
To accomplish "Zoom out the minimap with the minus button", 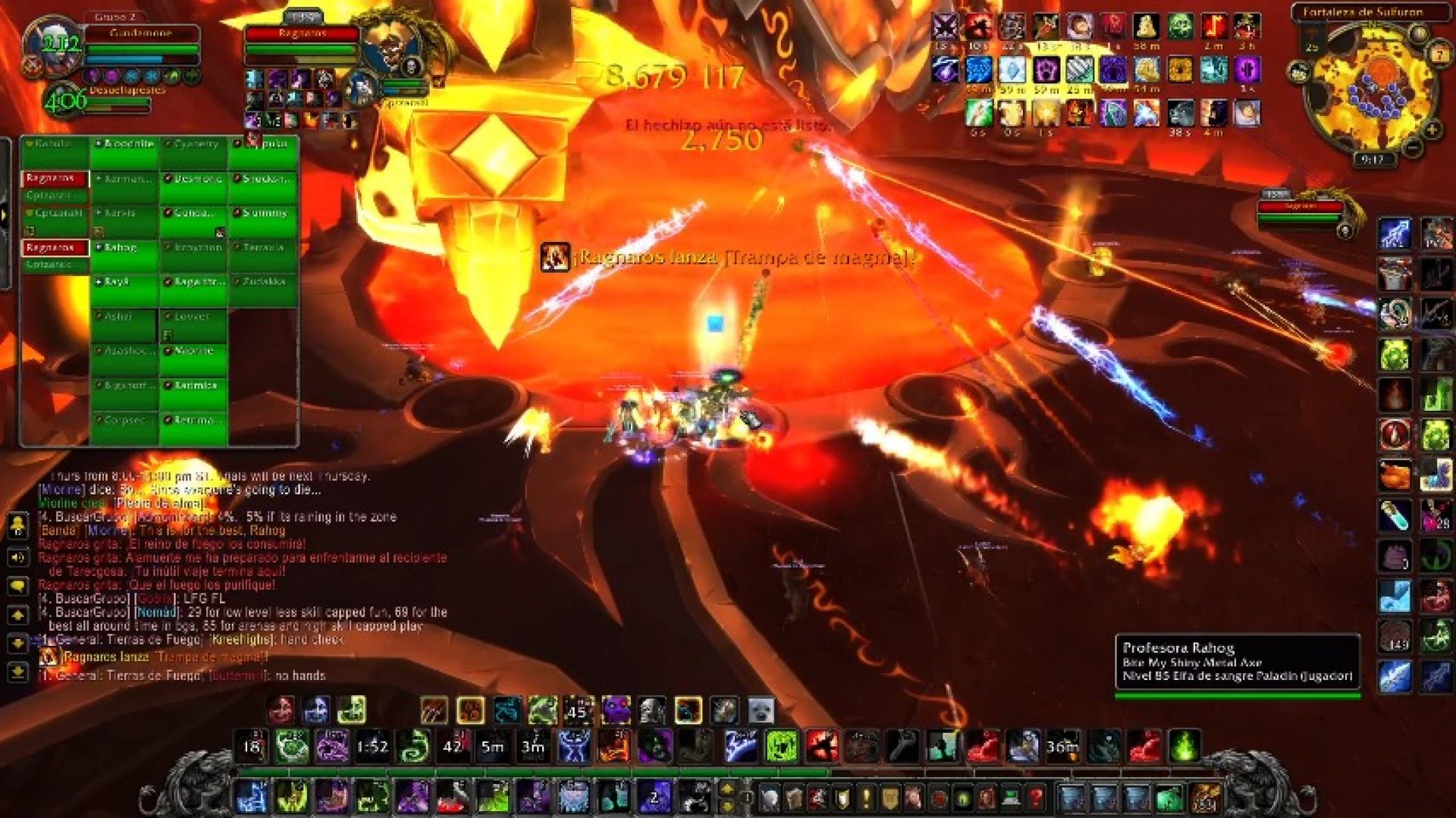I will point(1411,148).
